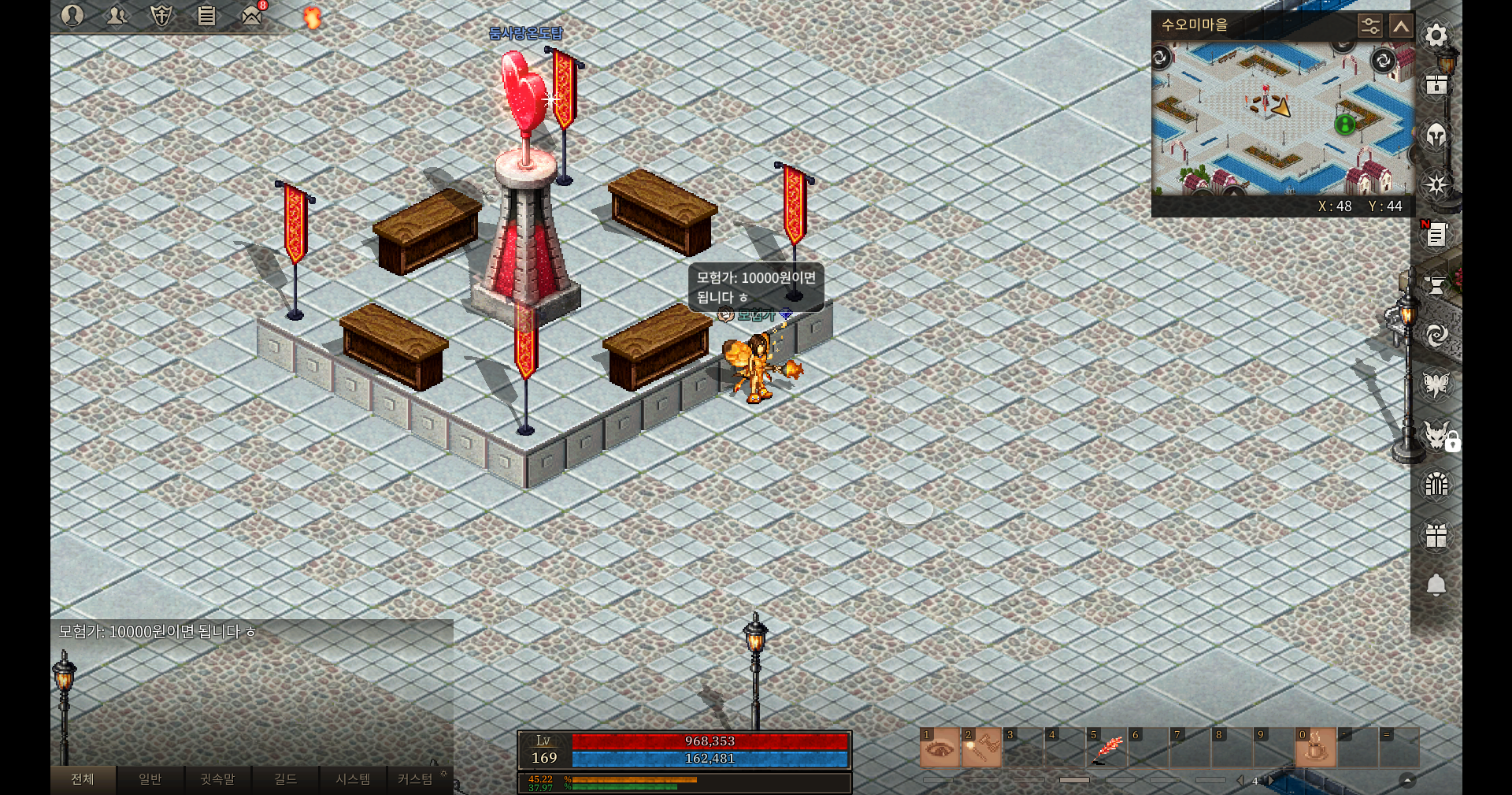Screen dimensions: 1512x795
Task: Open the treasure chest inventory icon
Action: point(1436,85)
